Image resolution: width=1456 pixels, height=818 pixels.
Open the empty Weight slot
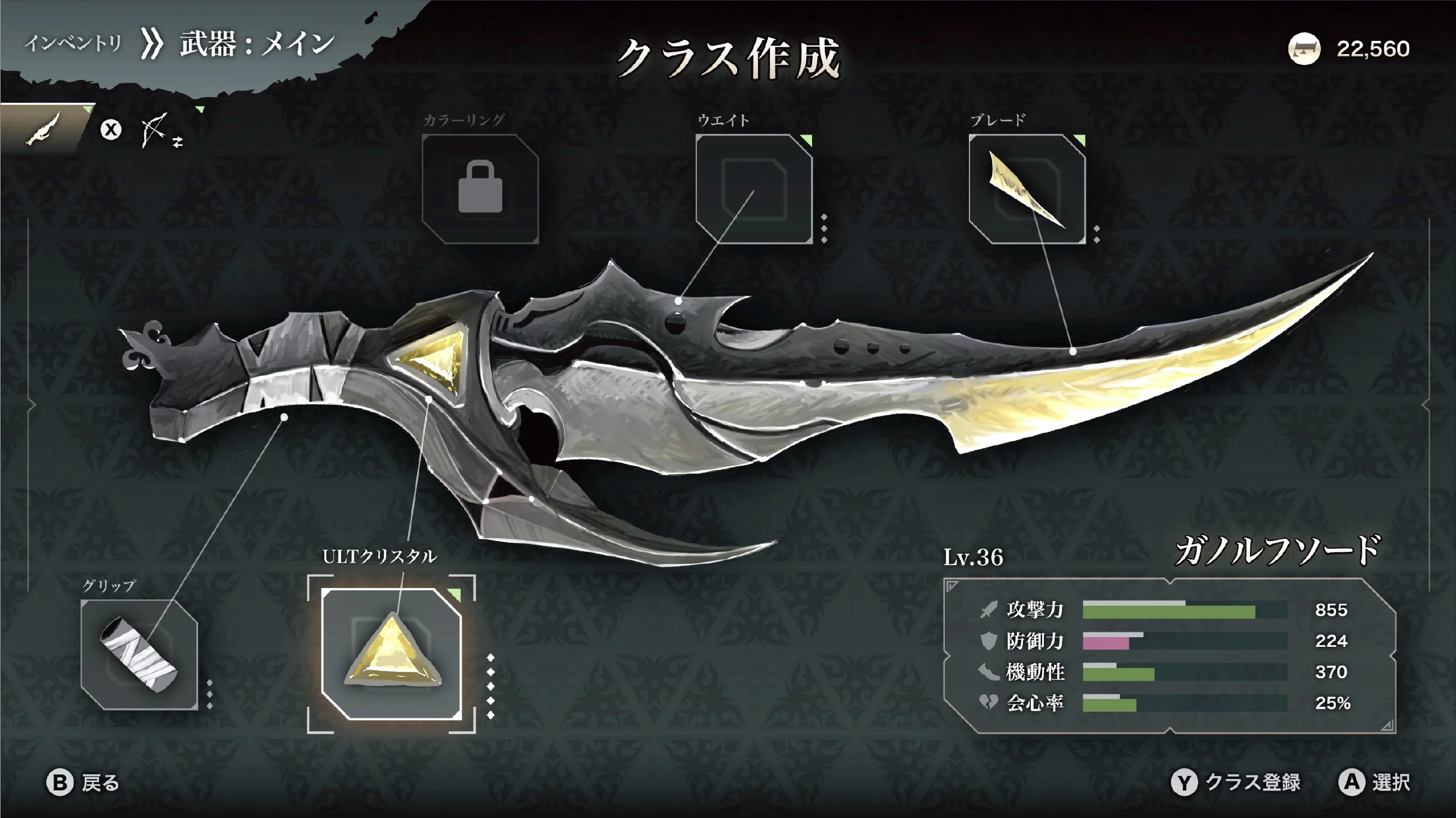pyautogui.click(x=754, y=189)
